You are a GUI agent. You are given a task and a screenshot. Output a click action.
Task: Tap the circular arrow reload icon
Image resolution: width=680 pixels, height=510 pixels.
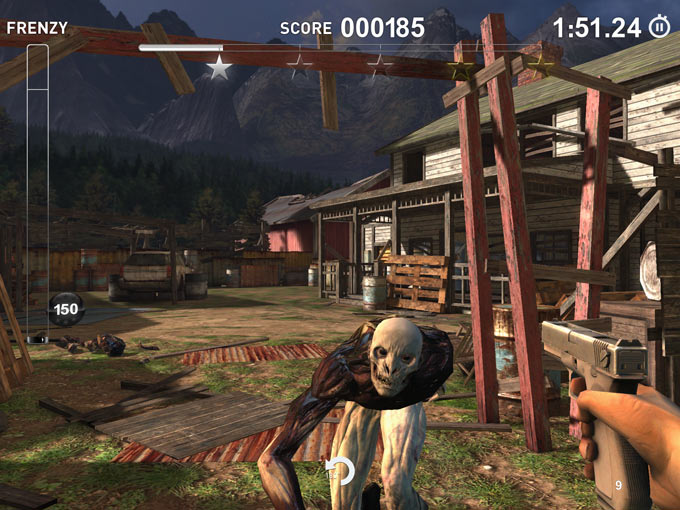coord(340,471)
